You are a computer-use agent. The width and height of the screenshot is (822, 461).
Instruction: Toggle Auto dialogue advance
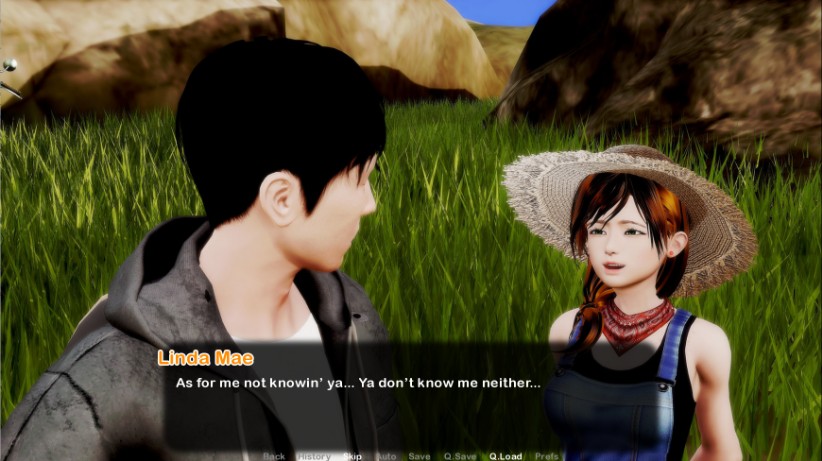386,456
